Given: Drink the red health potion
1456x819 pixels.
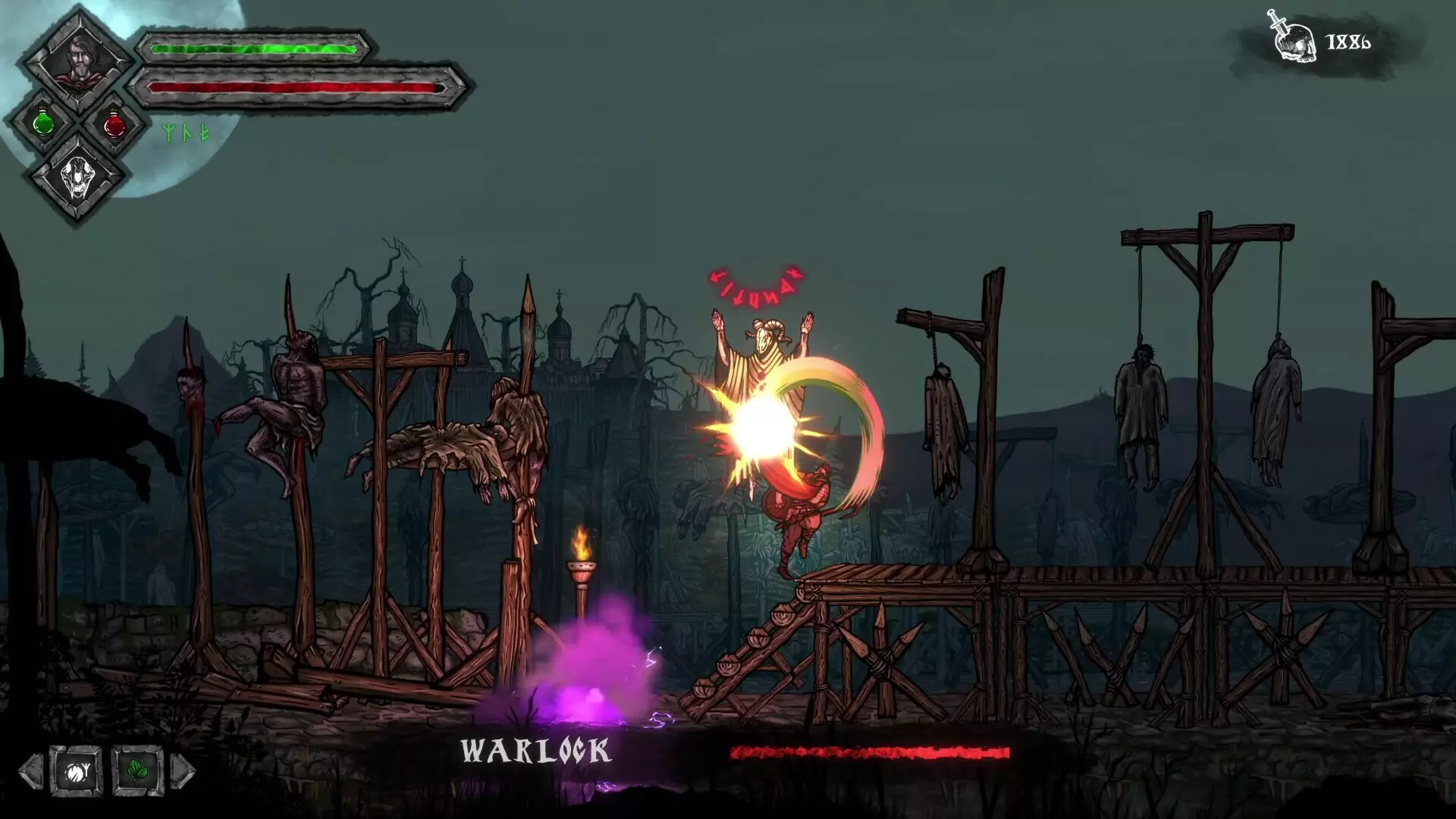Looking at the screenshot, I should (x=114, y=124).
